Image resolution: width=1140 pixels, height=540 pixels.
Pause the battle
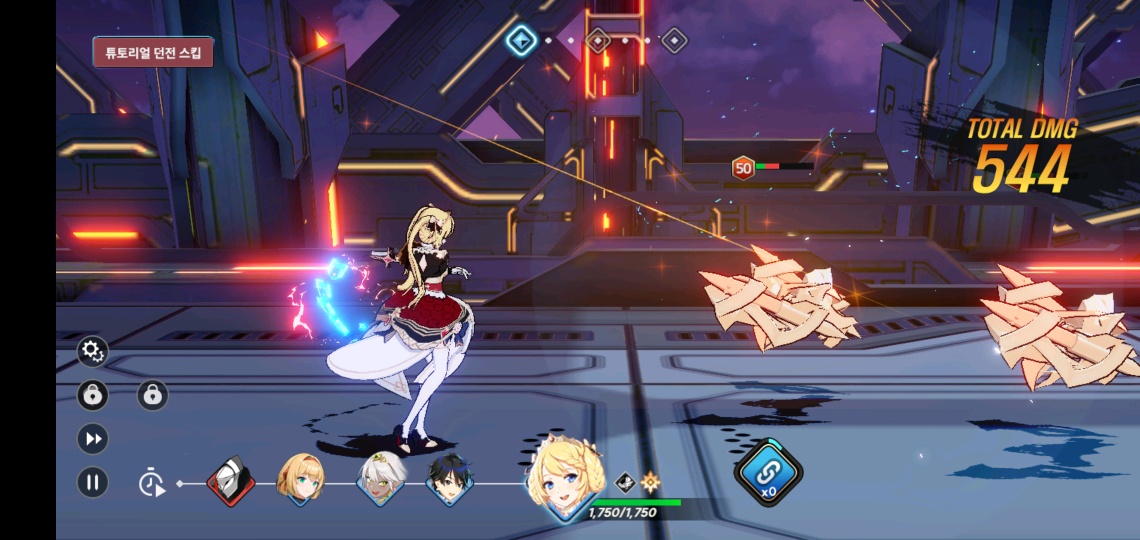tap(92, 483)
